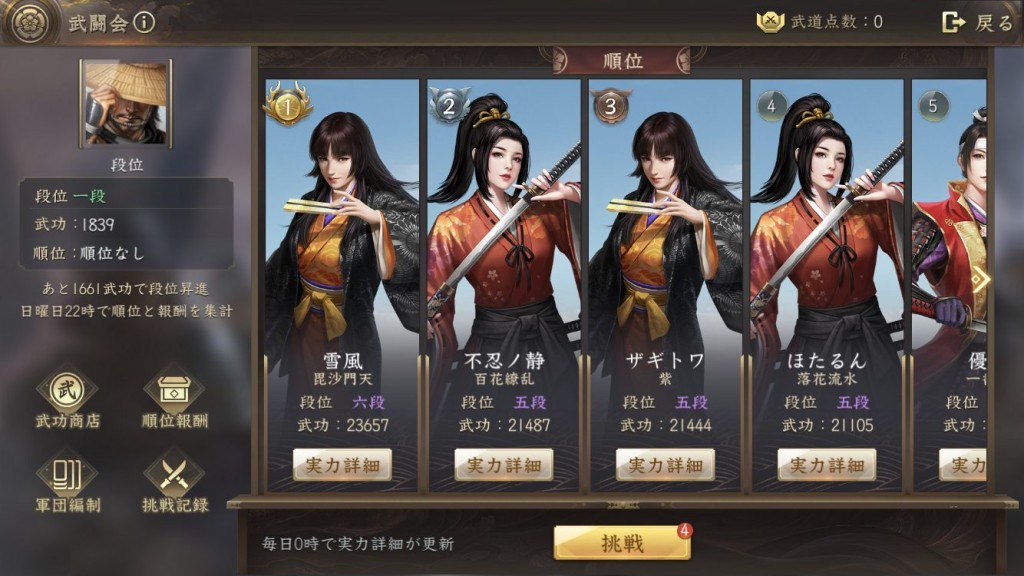
Task: Click the 武道点数 crown icon
Action: [x=770, y=22]
